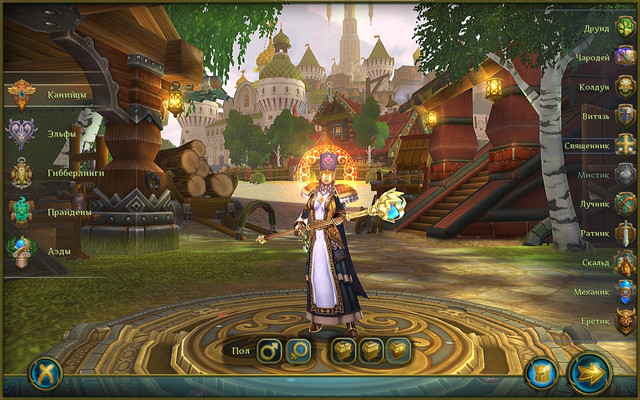Choose the Еретик class
Image resolution: width=640 pixels, height=400 pixels.
pos(625,321)
